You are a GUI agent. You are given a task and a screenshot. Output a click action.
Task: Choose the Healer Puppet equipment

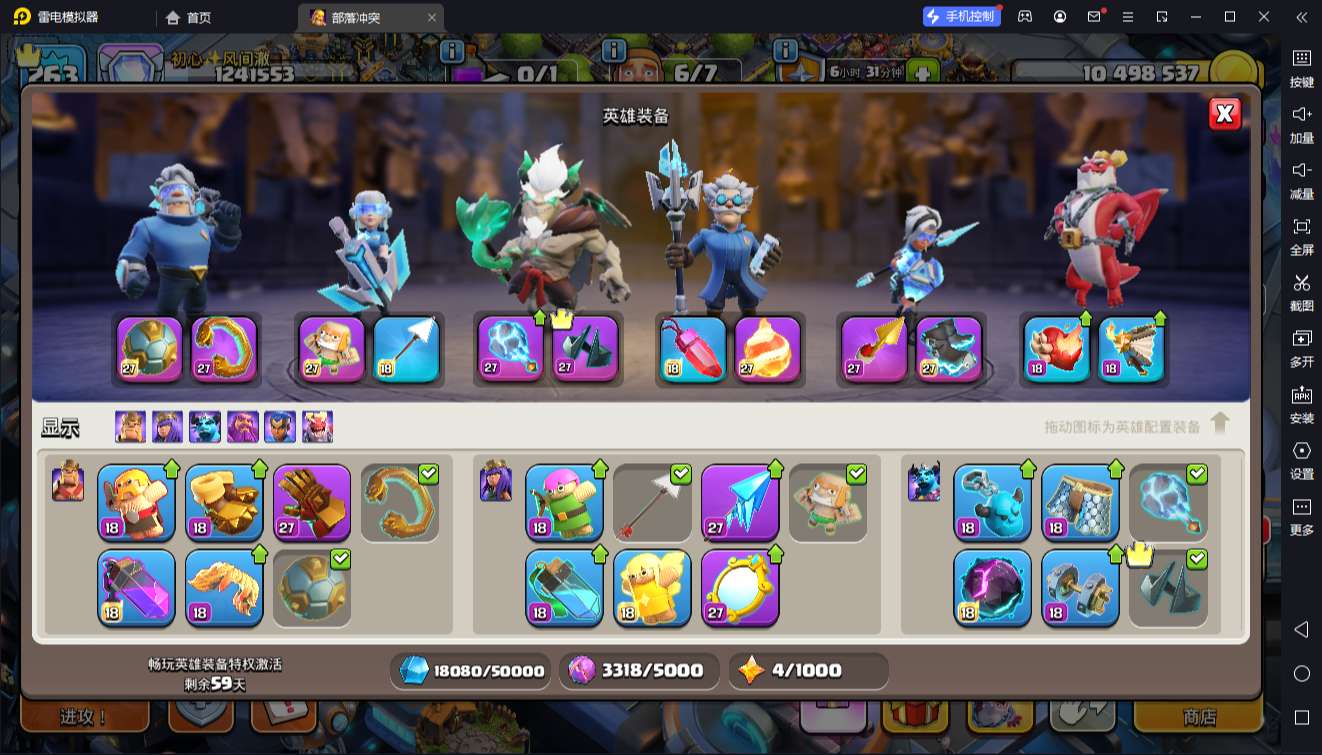(652, 588)
